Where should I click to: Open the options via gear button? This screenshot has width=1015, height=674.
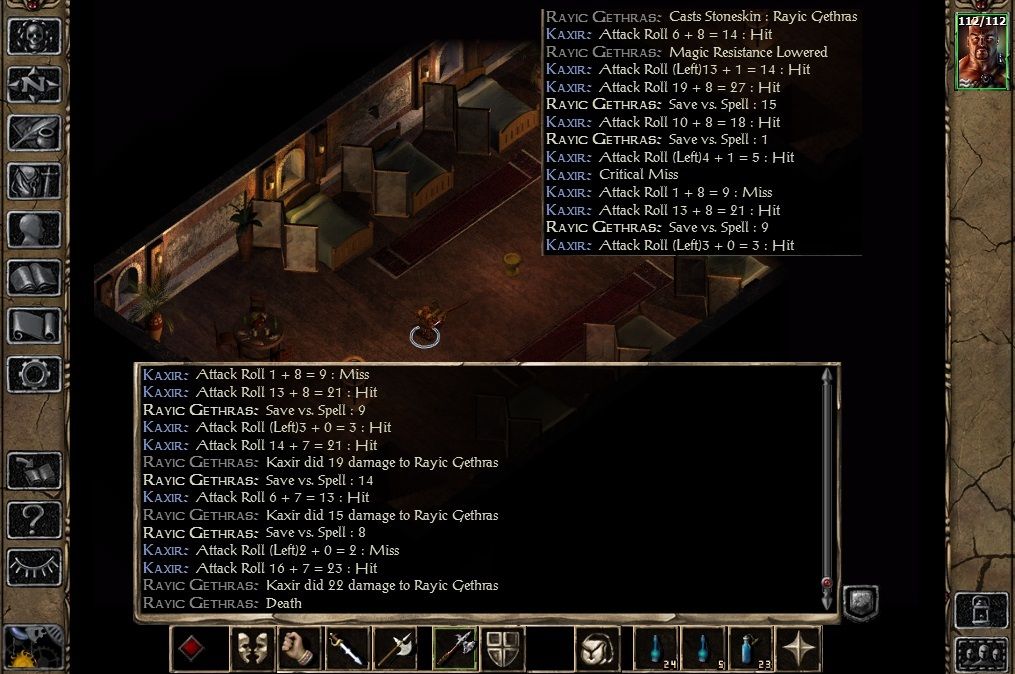point(34,373)
